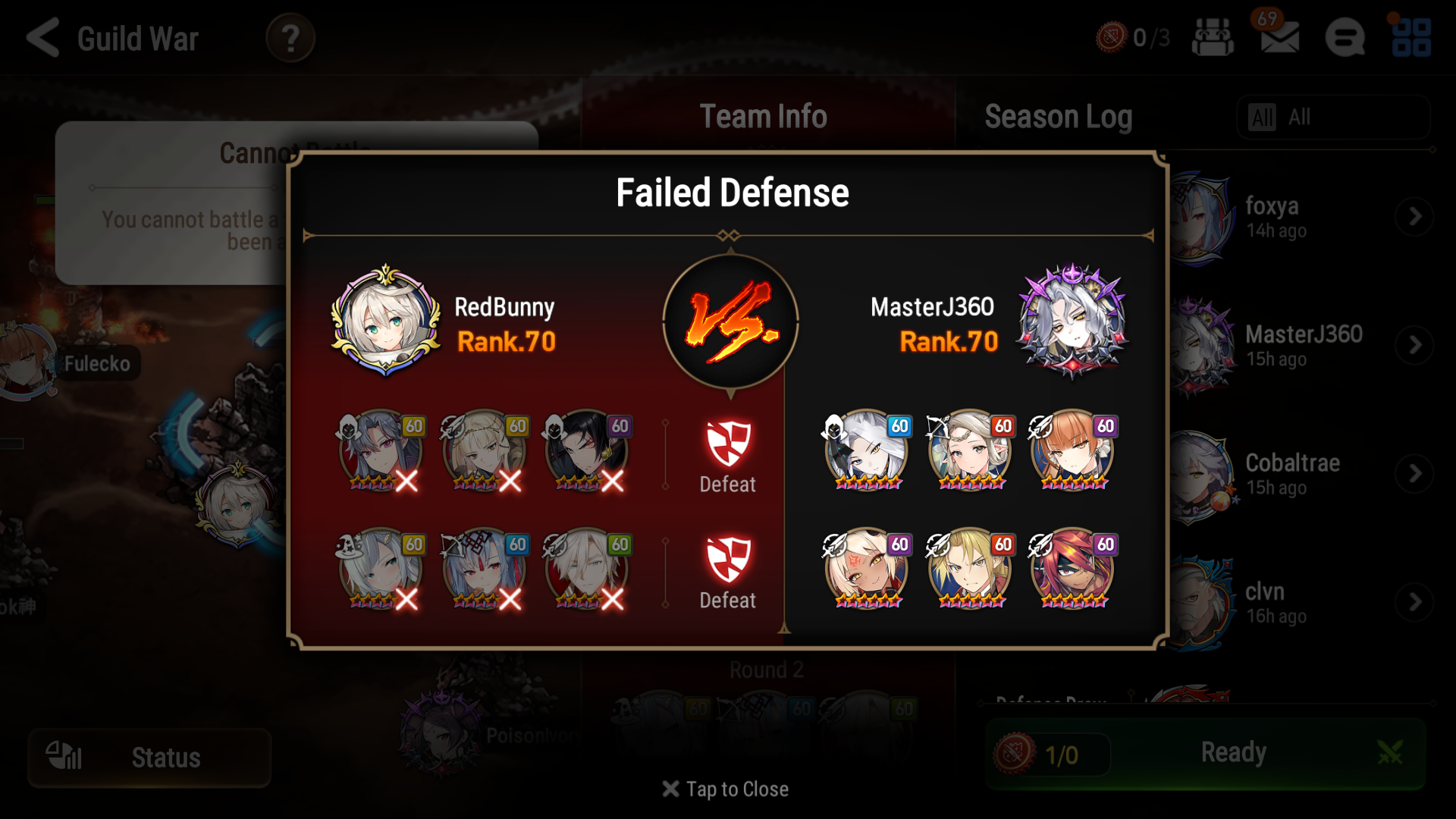Image resolution: width=1456 pixels, height=819 pixels.
Task: Switch to the Team Info tab
Action: 763,116
